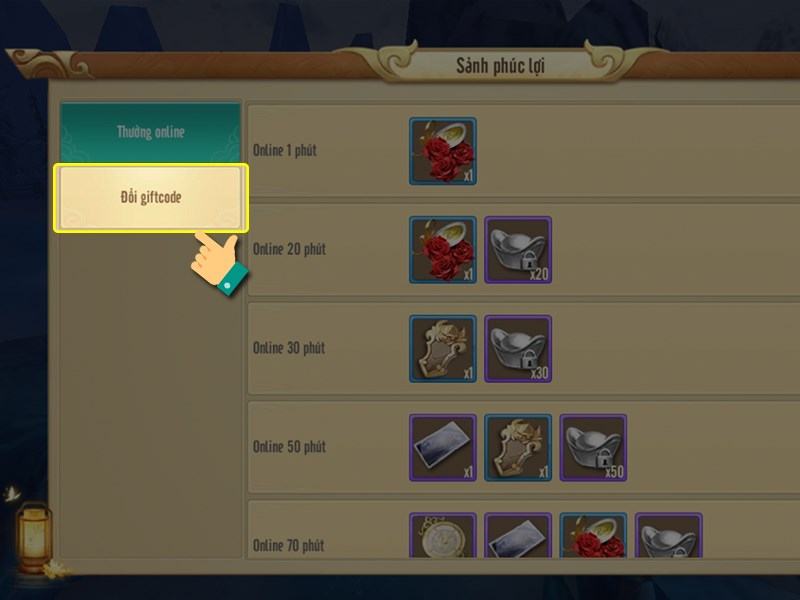Pick the golden mirror in Online 50 phút row
The image size is (800, 600).
[518, 447]
